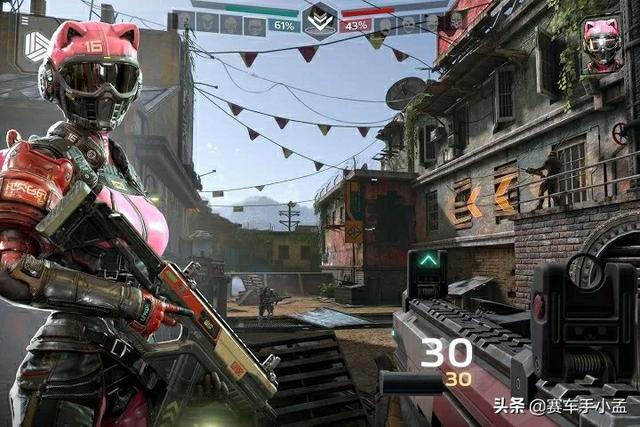Select the pink cat-helmet character portrait
Viewport: 640px width, 427px height.
(x=602, y=45)
